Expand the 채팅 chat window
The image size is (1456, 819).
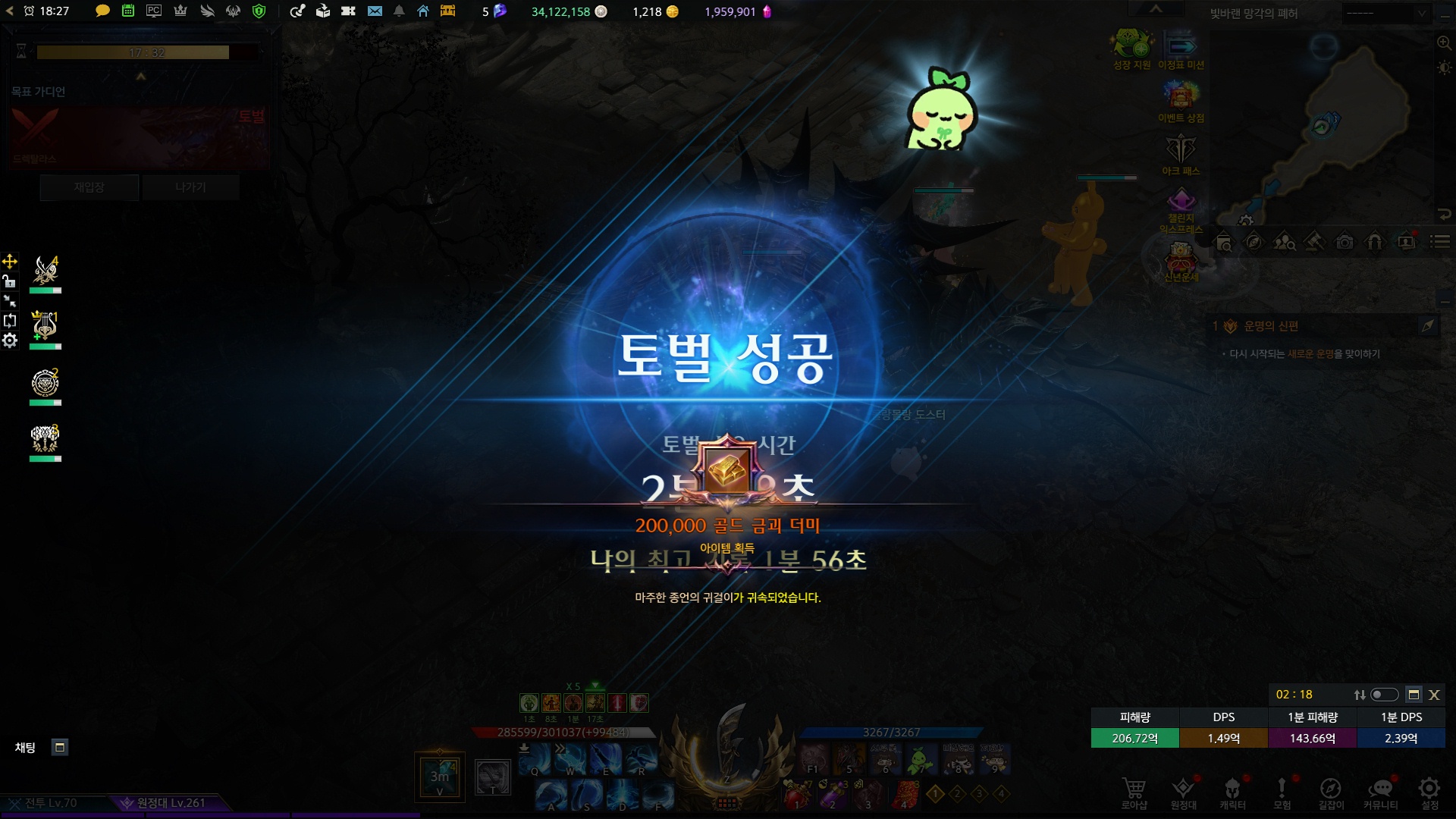(60, 747)
